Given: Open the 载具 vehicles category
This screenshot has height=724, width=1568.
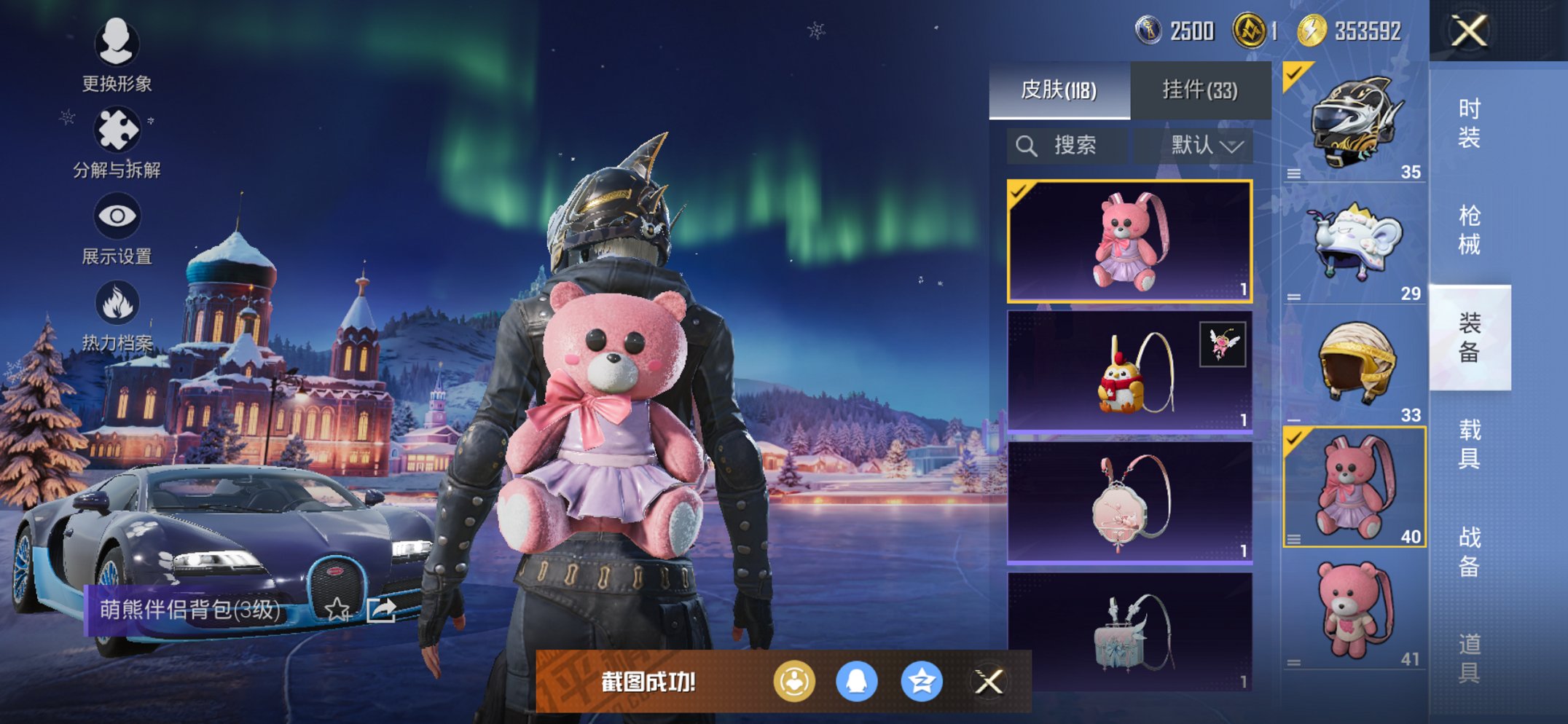Looking at the screenshot, I should coord(1469,444).
